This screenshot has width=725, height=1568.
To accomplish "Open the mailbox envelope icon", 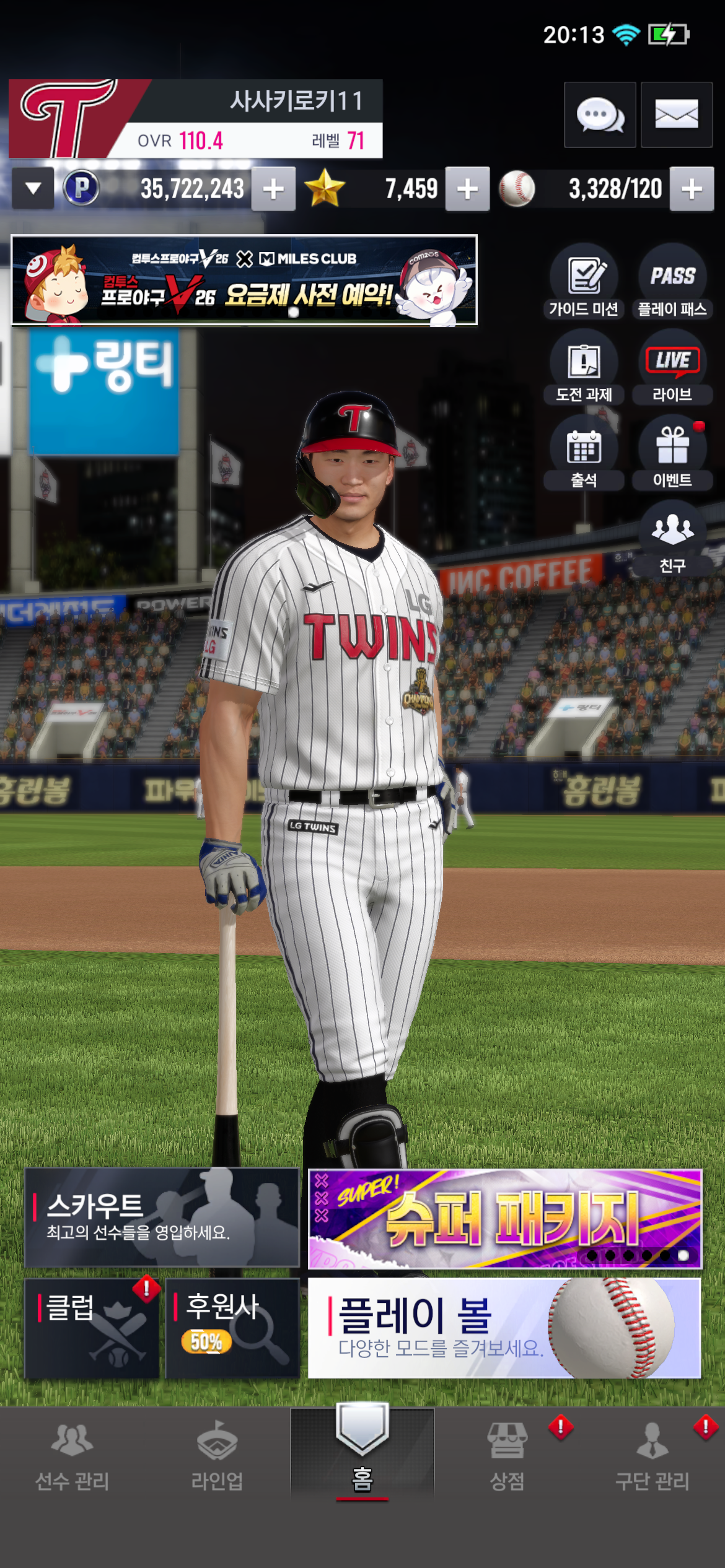I will click(x=676, y=115).
